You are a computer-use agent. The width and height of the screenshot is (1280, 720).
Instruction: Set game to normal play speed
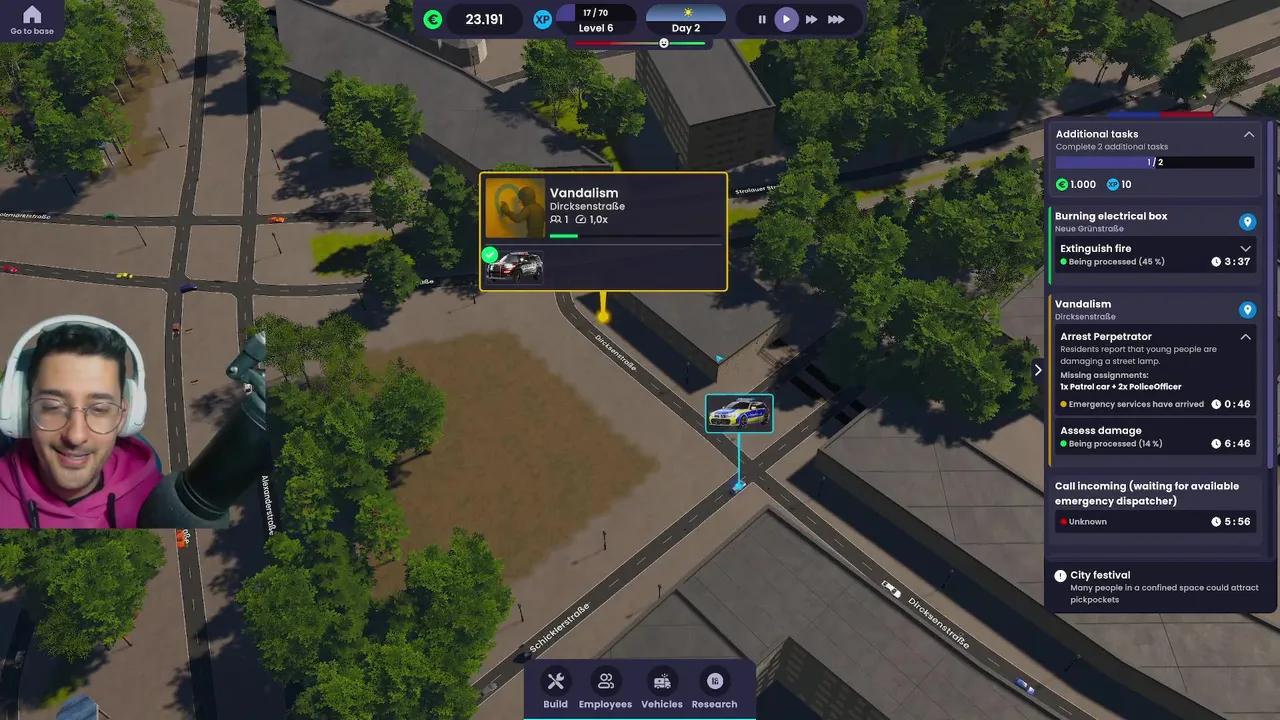pos(787,19)
